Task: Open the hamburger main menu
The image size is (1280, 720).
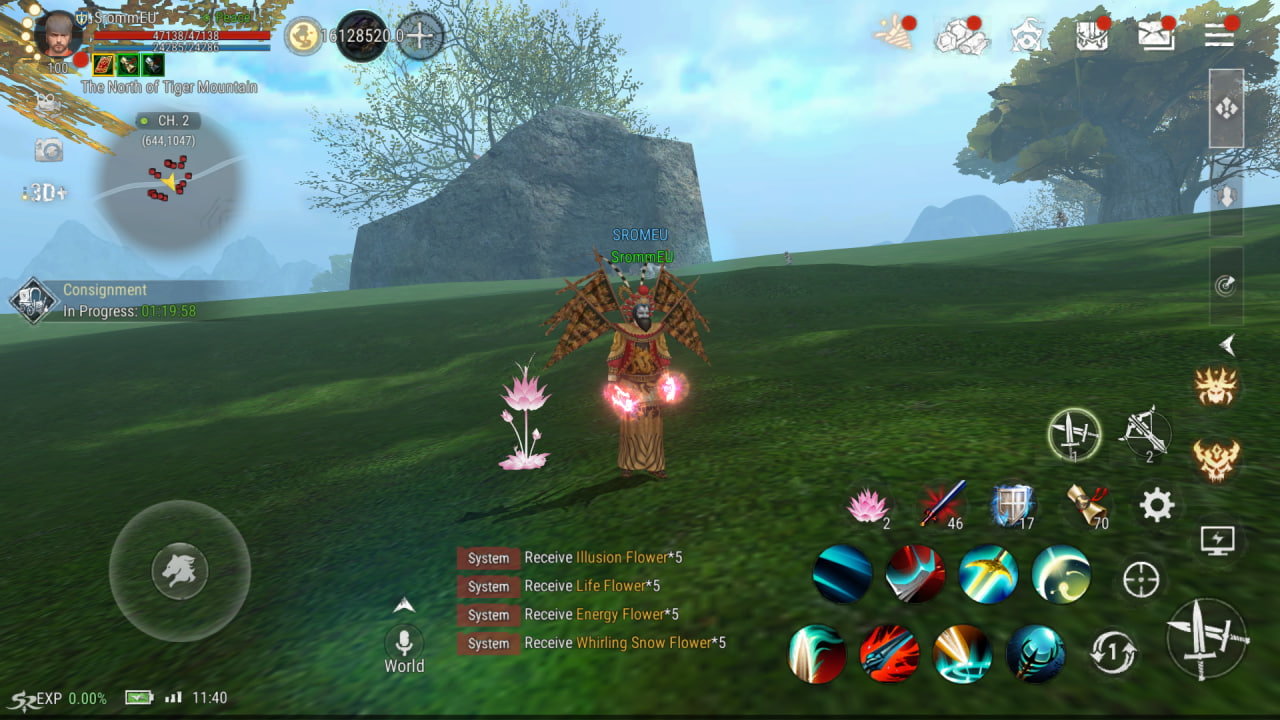Action: click(1218, 36)
